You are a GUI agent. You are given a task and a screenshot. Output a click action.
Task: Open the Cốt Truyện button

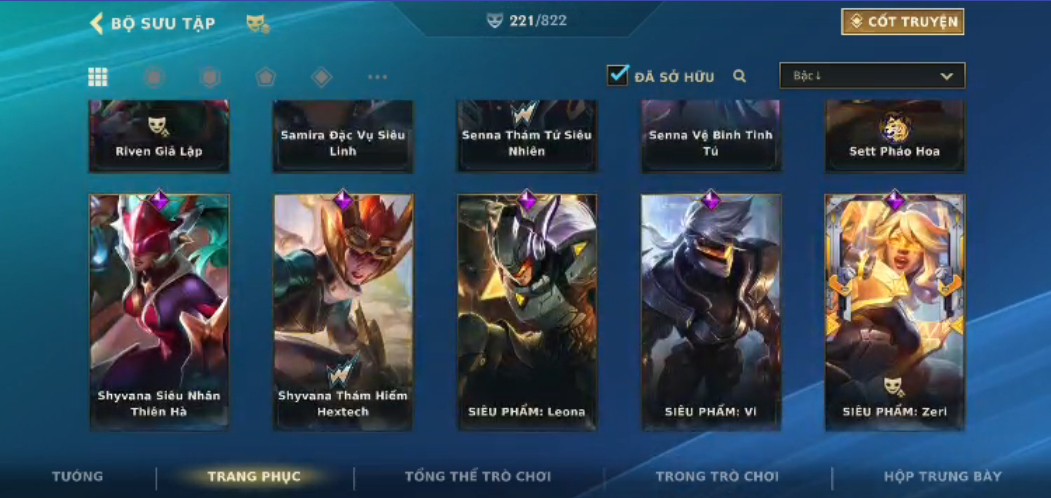pos(902,22)
